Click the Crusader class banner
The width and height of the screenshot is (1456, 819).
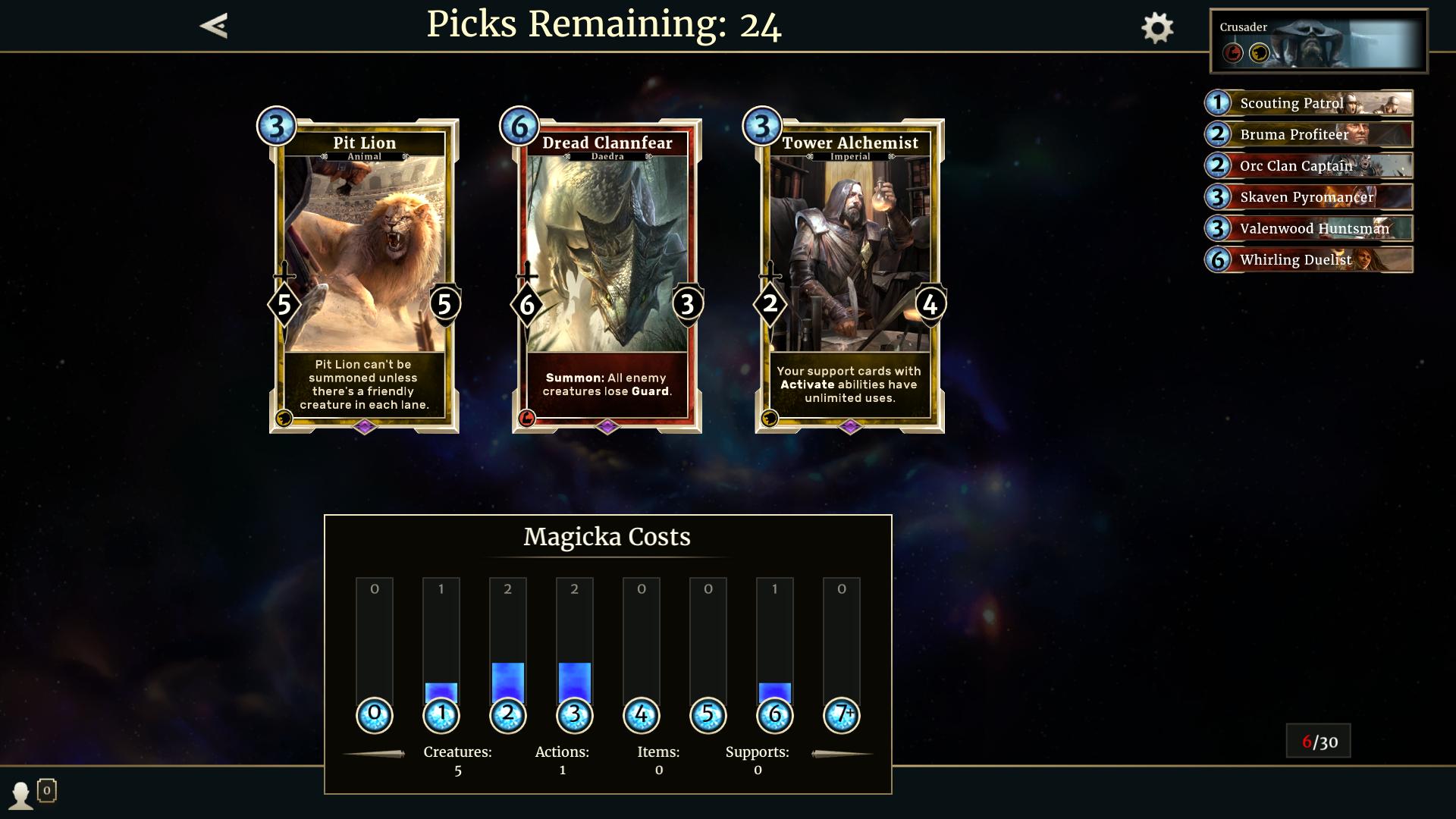(x=1318, y=42)
